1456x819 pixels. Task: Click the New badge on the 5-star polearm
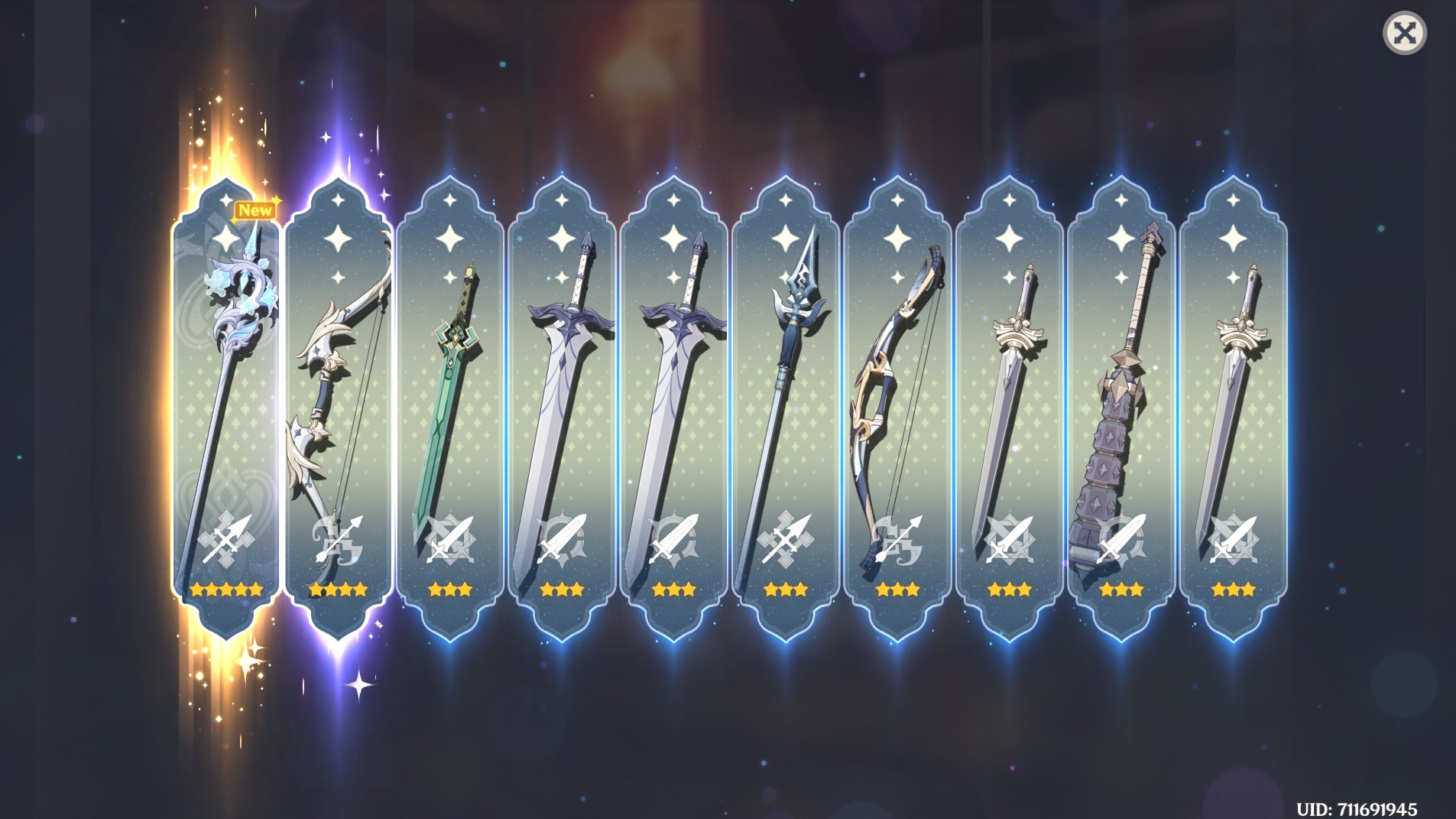pos(255,209)
